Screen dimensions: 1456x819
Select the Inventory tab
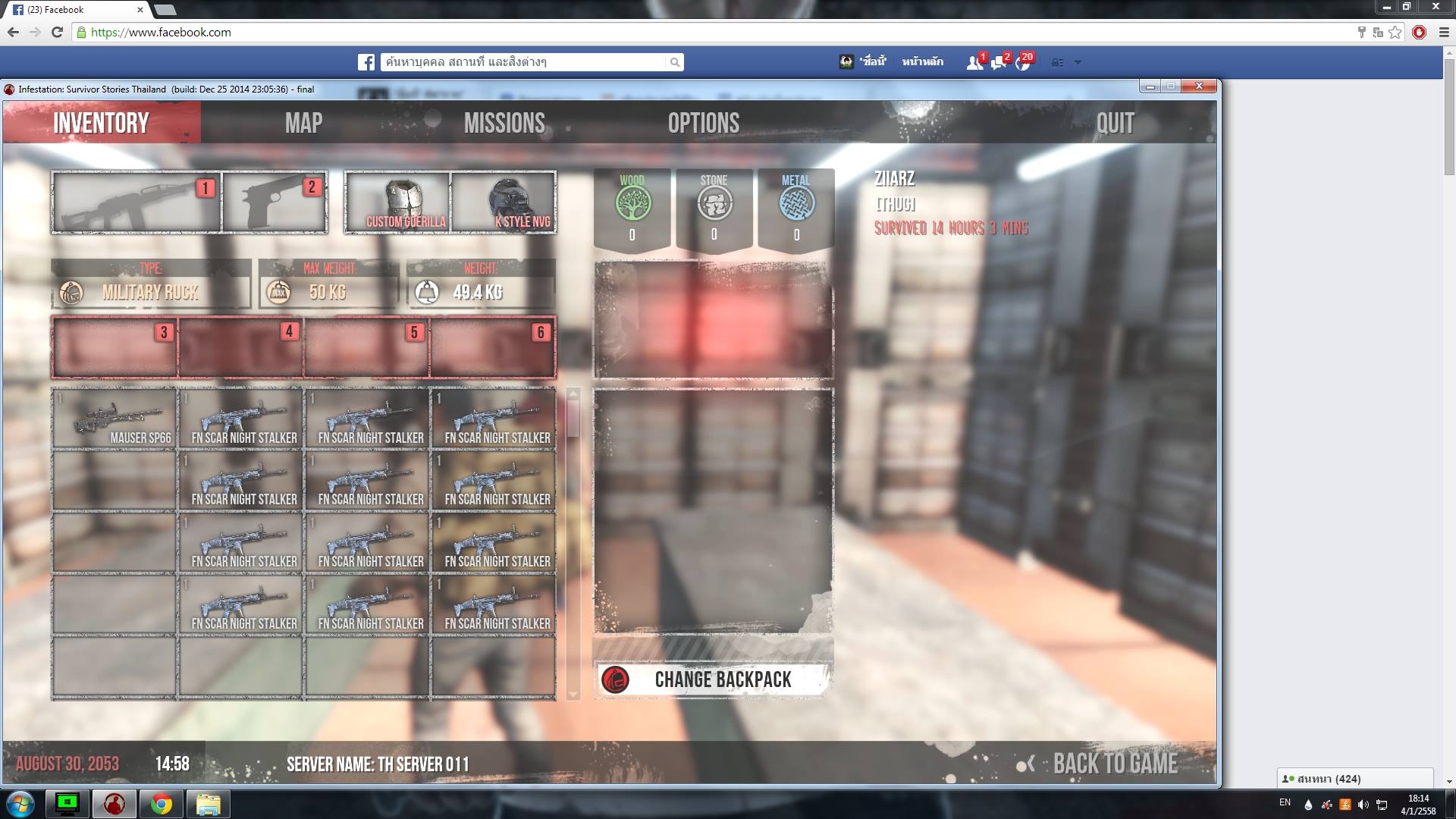pos(101,123)
